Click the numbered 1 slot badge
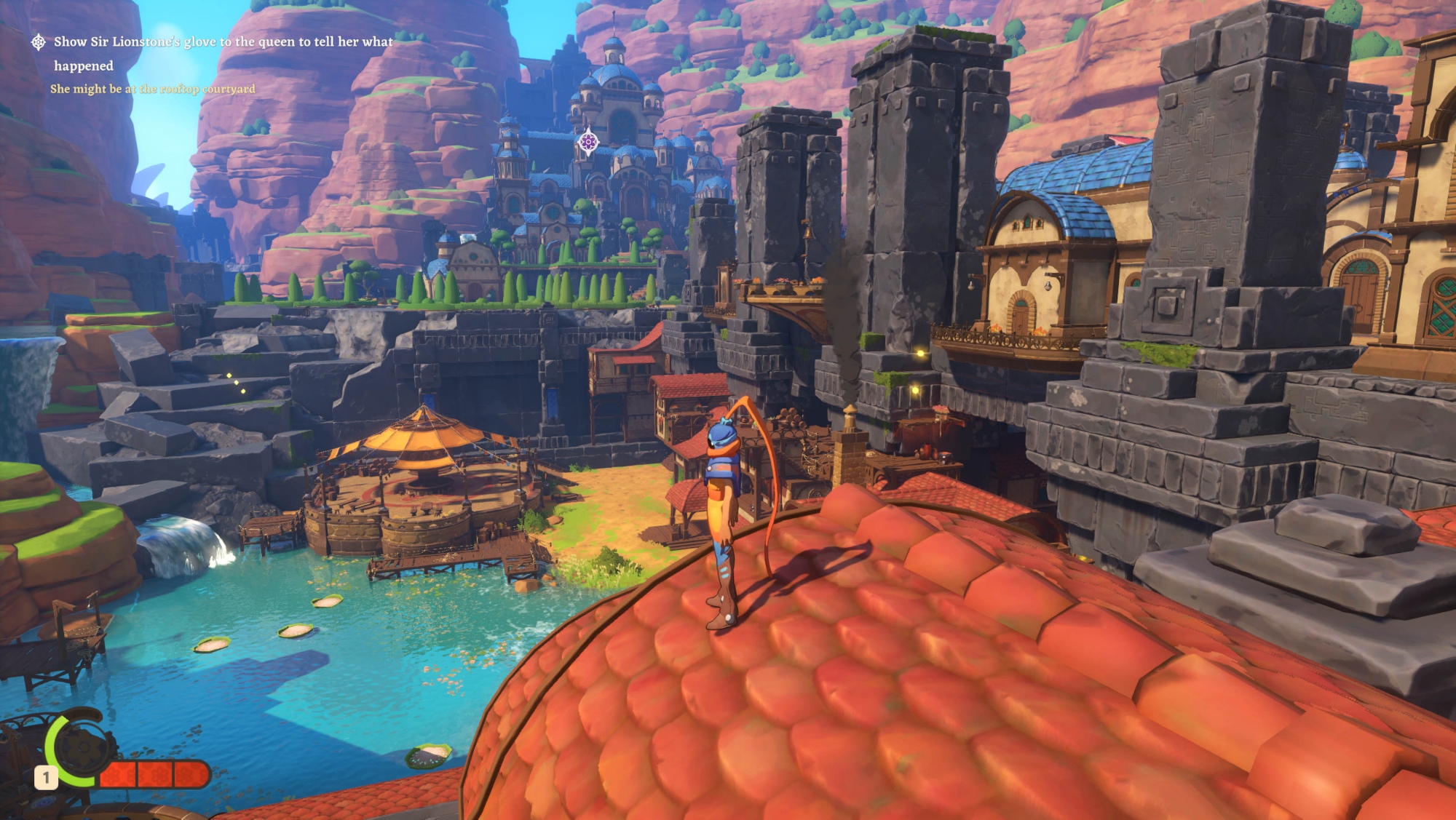Image resolution: width=1456 pixels, height=820 pixels. [46, 778]
